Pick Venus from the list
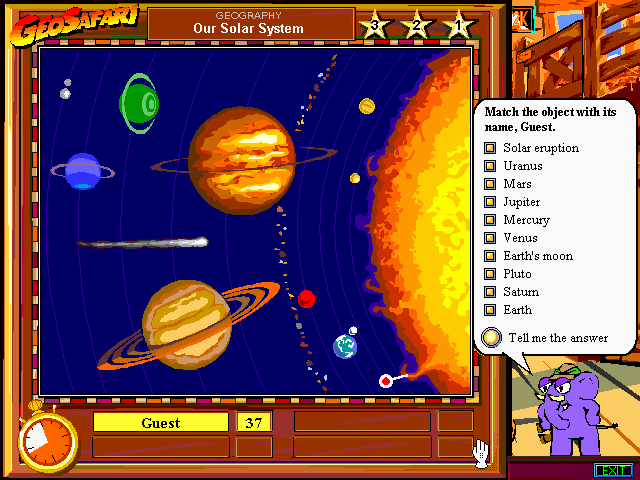 coord(490,238)
